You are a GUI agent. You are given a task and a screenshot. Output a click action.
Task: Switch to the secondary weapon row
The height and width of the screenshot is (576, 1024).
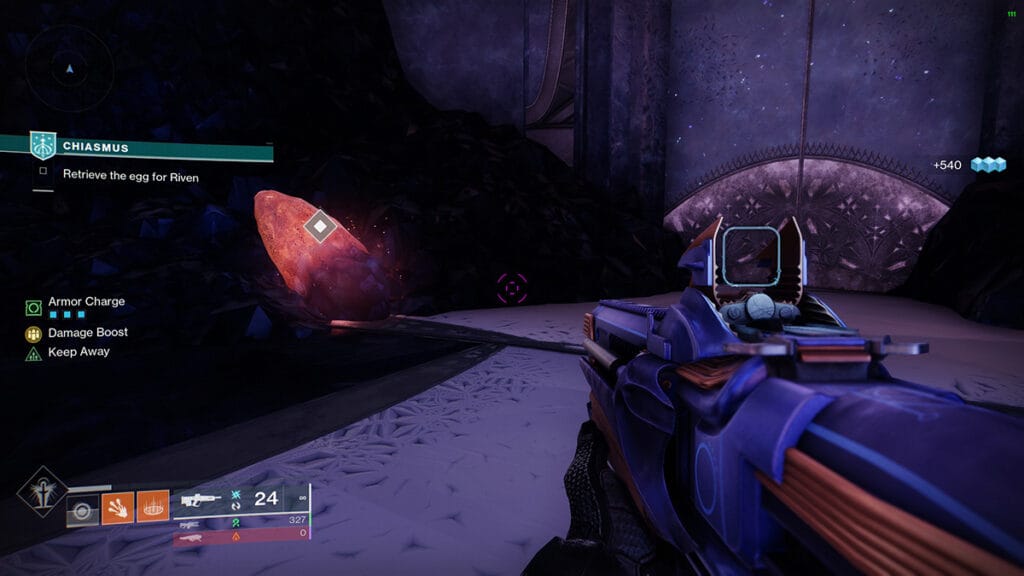(x=190, y=521)
